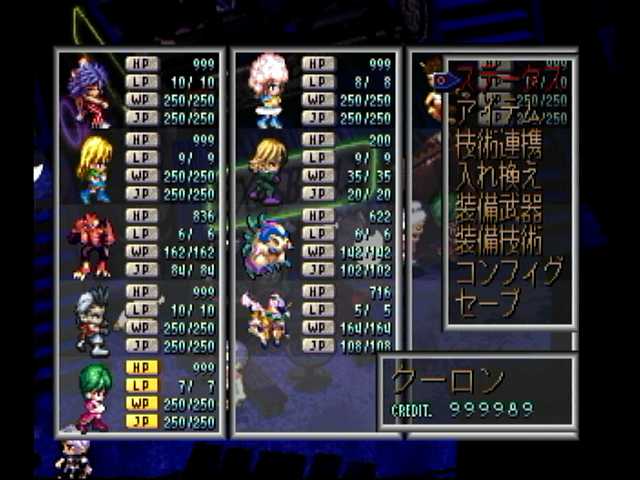Open コンフィグ (Config) settings
The image size is (640, 480).
click(x=508, y=272)
